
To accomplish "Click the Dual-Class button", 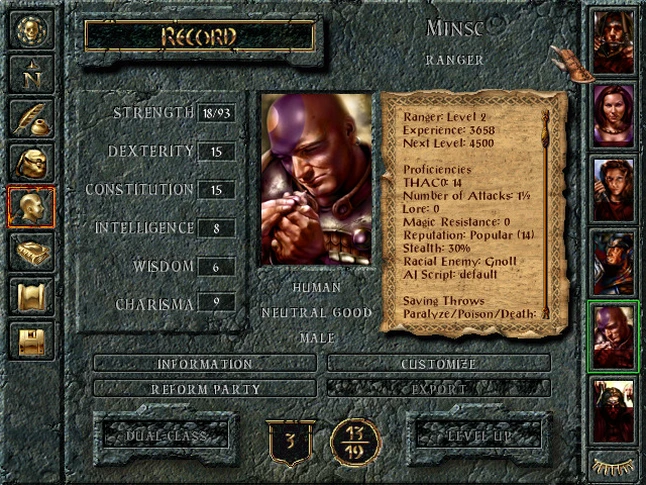I will (x=165, y=435).
